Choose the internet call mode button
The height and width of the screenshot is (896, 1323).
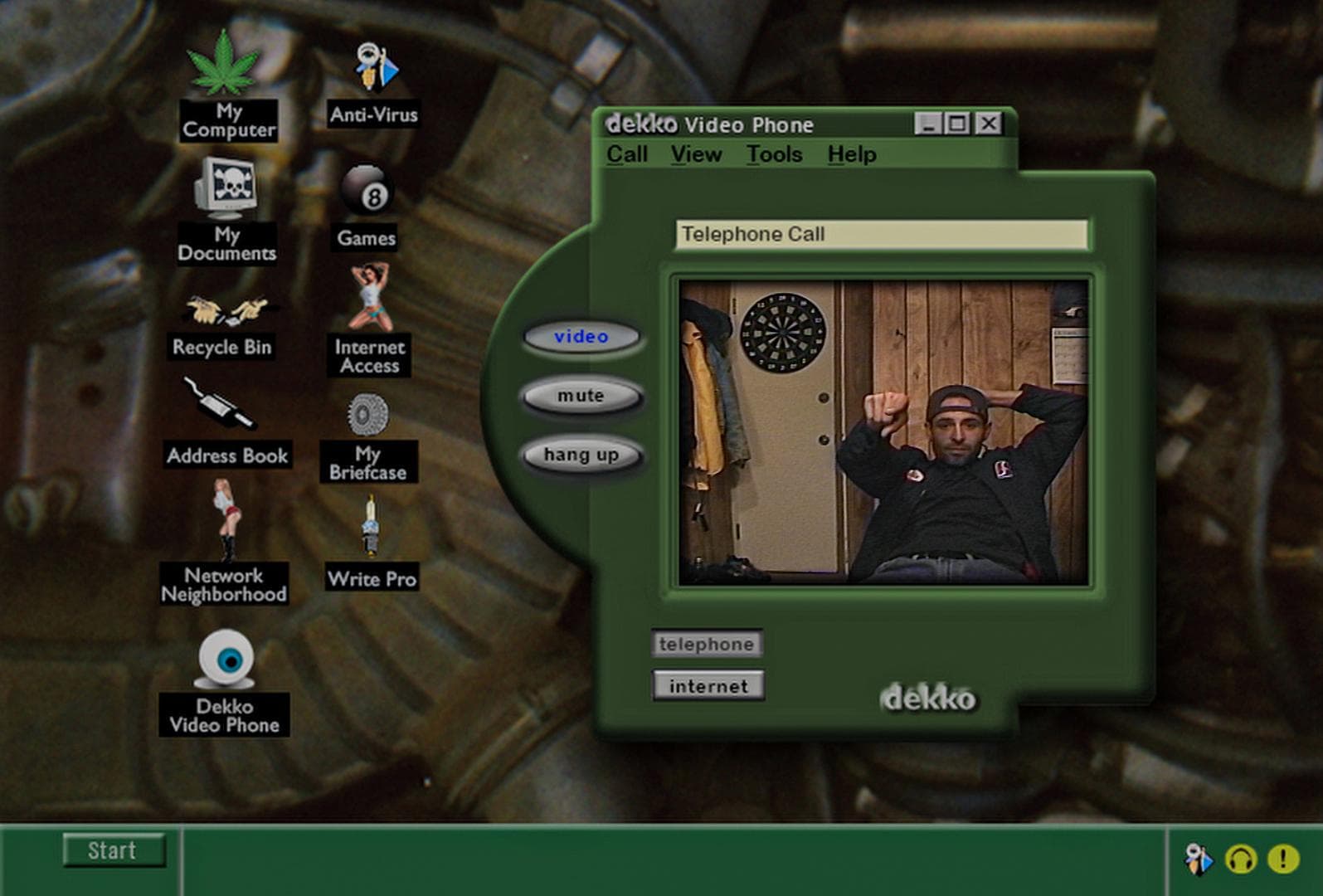pyautogui.click(x=708, y=686)
